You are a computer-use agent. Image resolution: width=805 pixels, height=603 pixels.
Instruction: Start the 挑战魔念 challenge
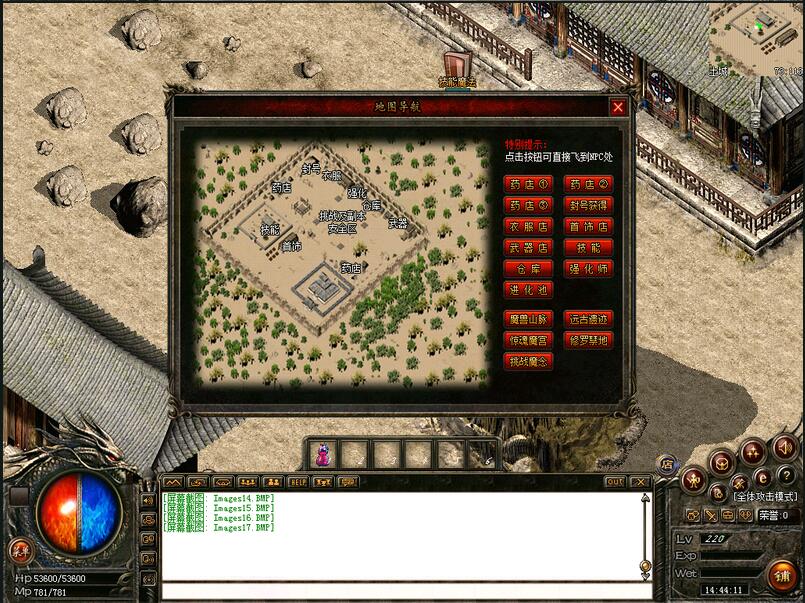529,362
